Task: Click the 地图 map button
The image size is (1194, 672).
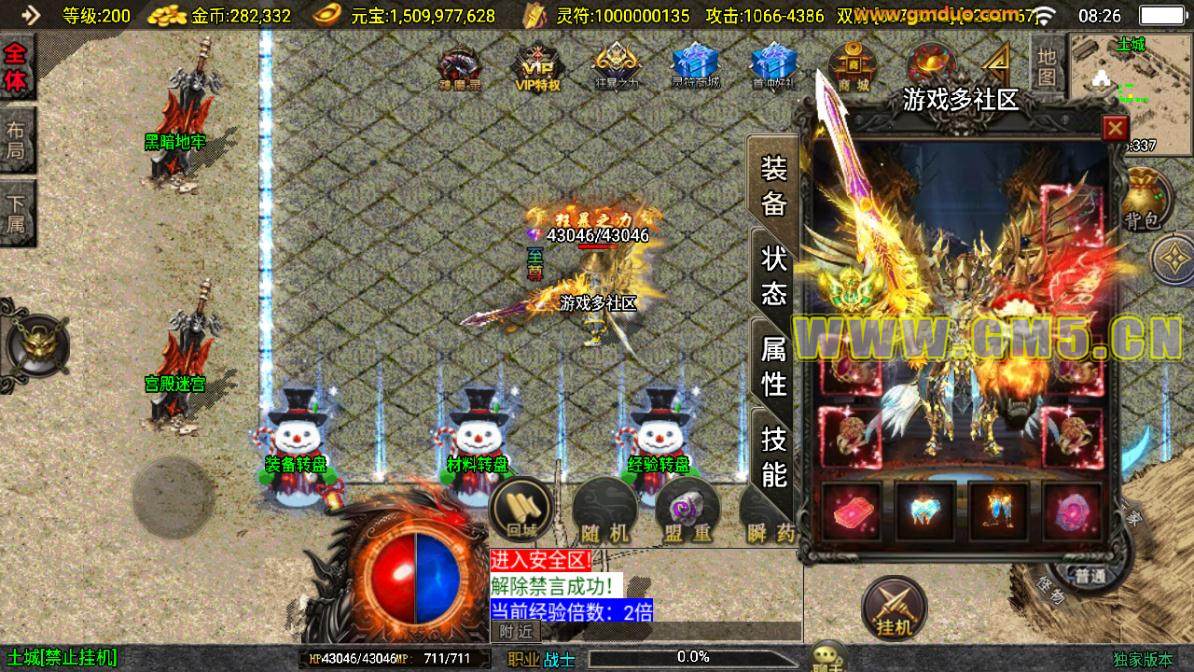Action: point(1046,65)
